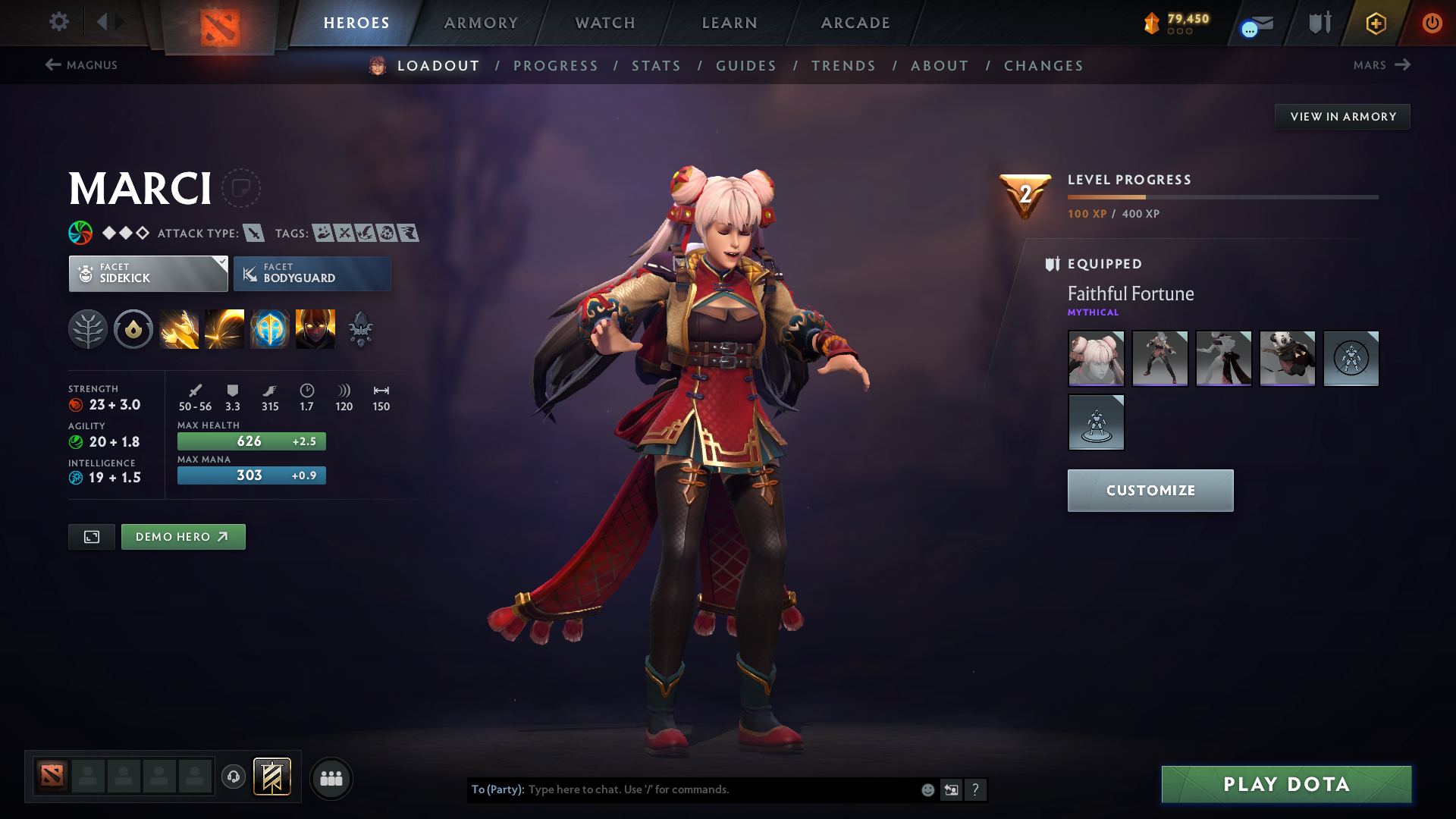
Task: Toggle chat channel with keyboard icon
Action: click(x=951, y=789)
